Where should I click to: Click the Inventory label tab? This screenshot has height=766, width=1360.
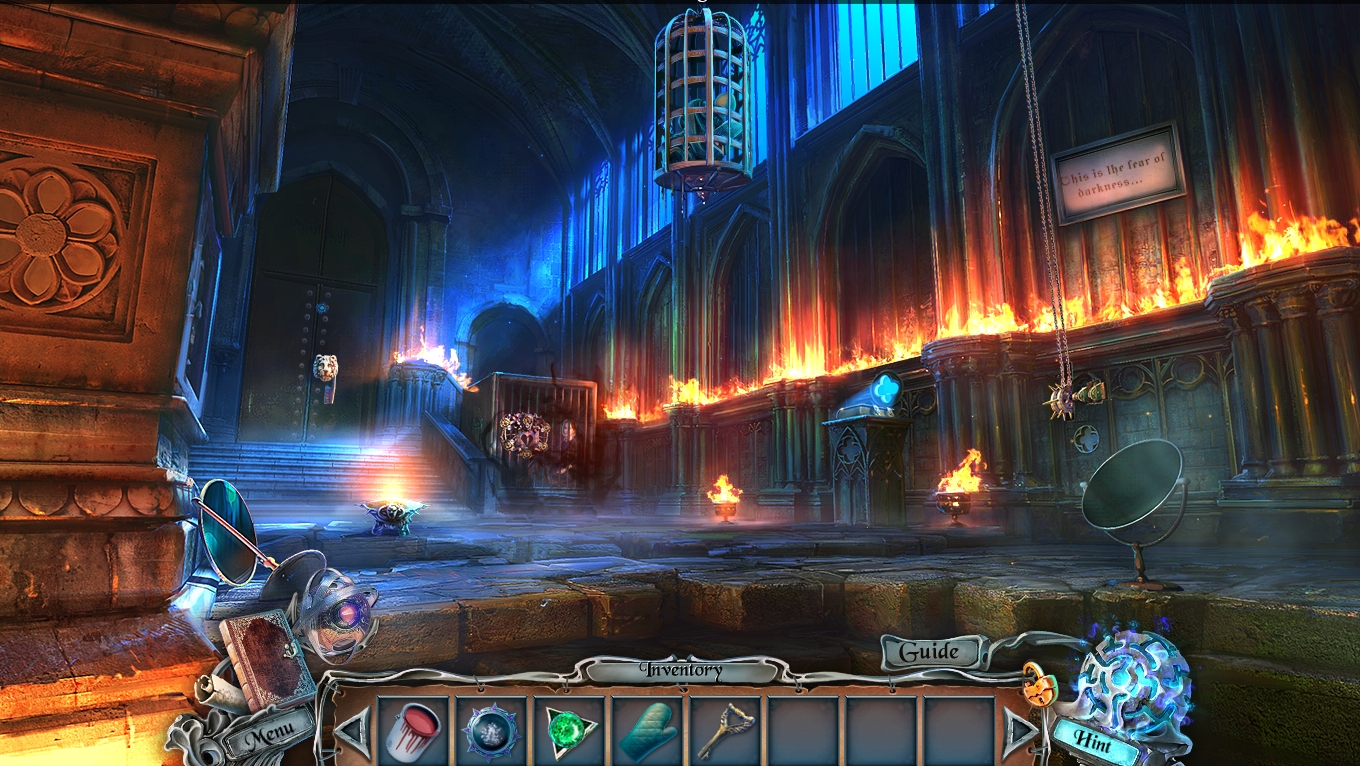pos(683,670)
